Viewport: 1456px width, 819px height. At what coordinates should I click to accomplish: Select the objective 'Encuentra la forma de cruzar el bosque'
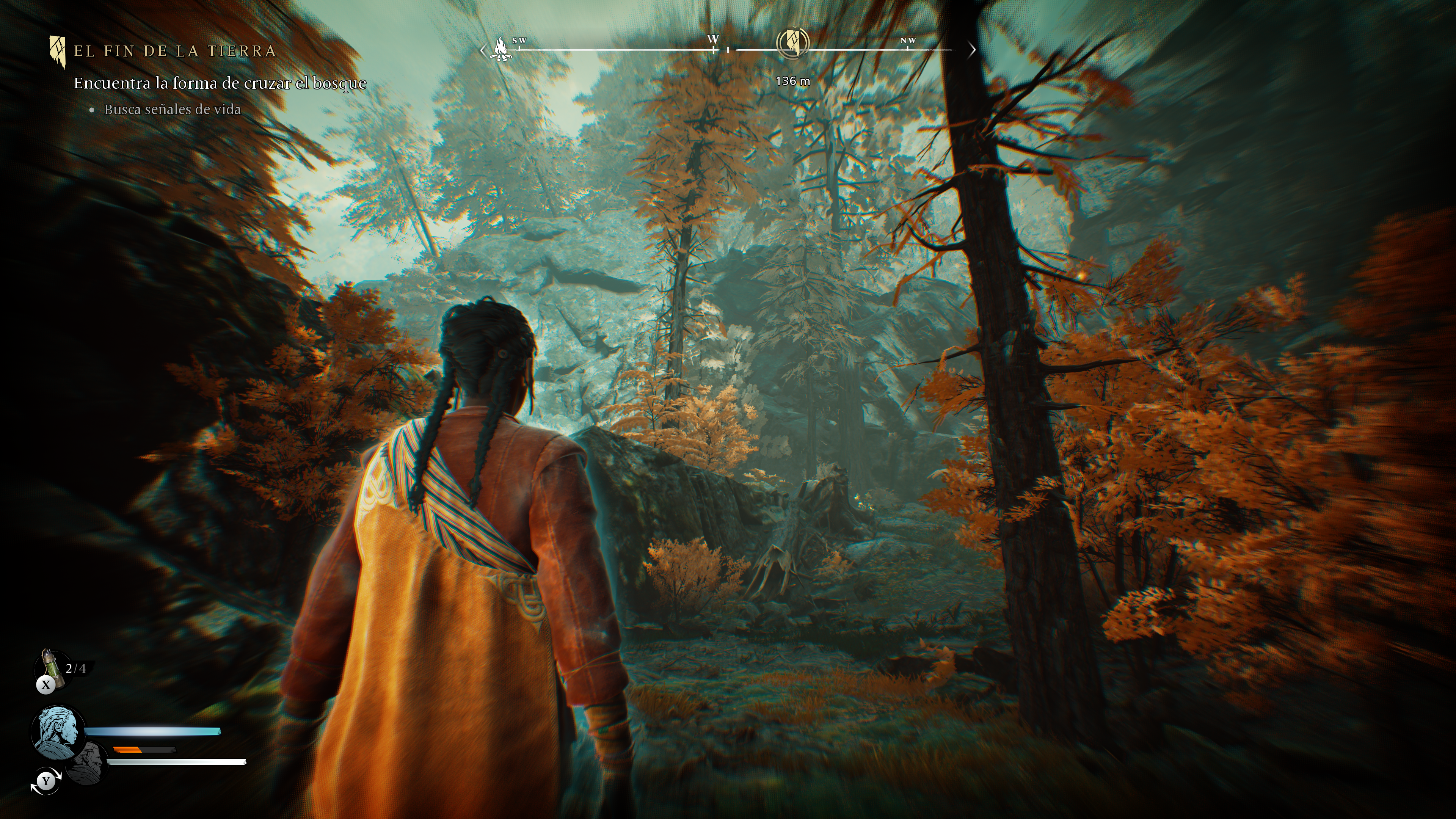pyautogui.click(x=220, y=83)
